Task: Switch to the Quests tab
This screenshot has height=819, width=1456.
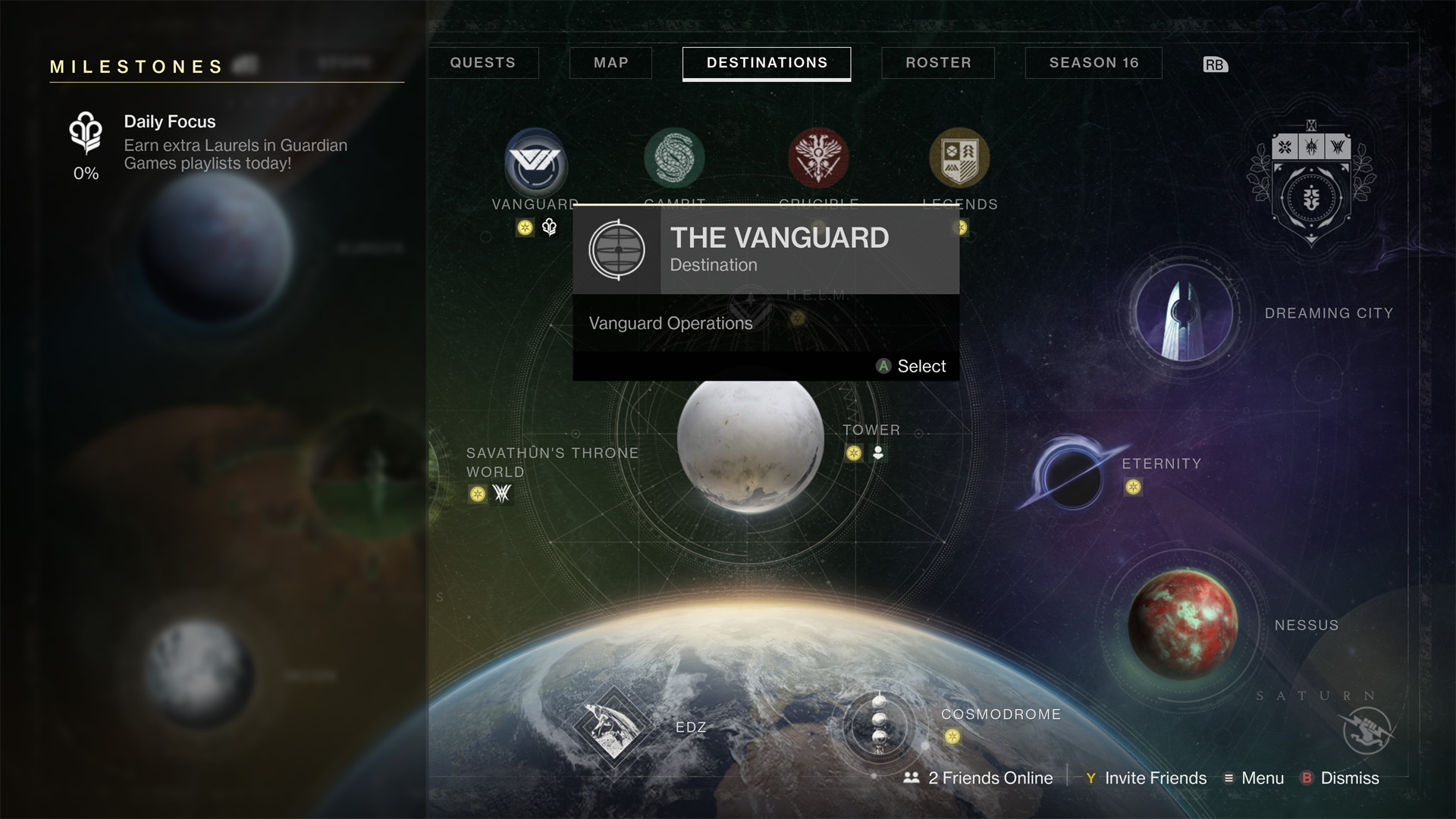Action: 483,63
